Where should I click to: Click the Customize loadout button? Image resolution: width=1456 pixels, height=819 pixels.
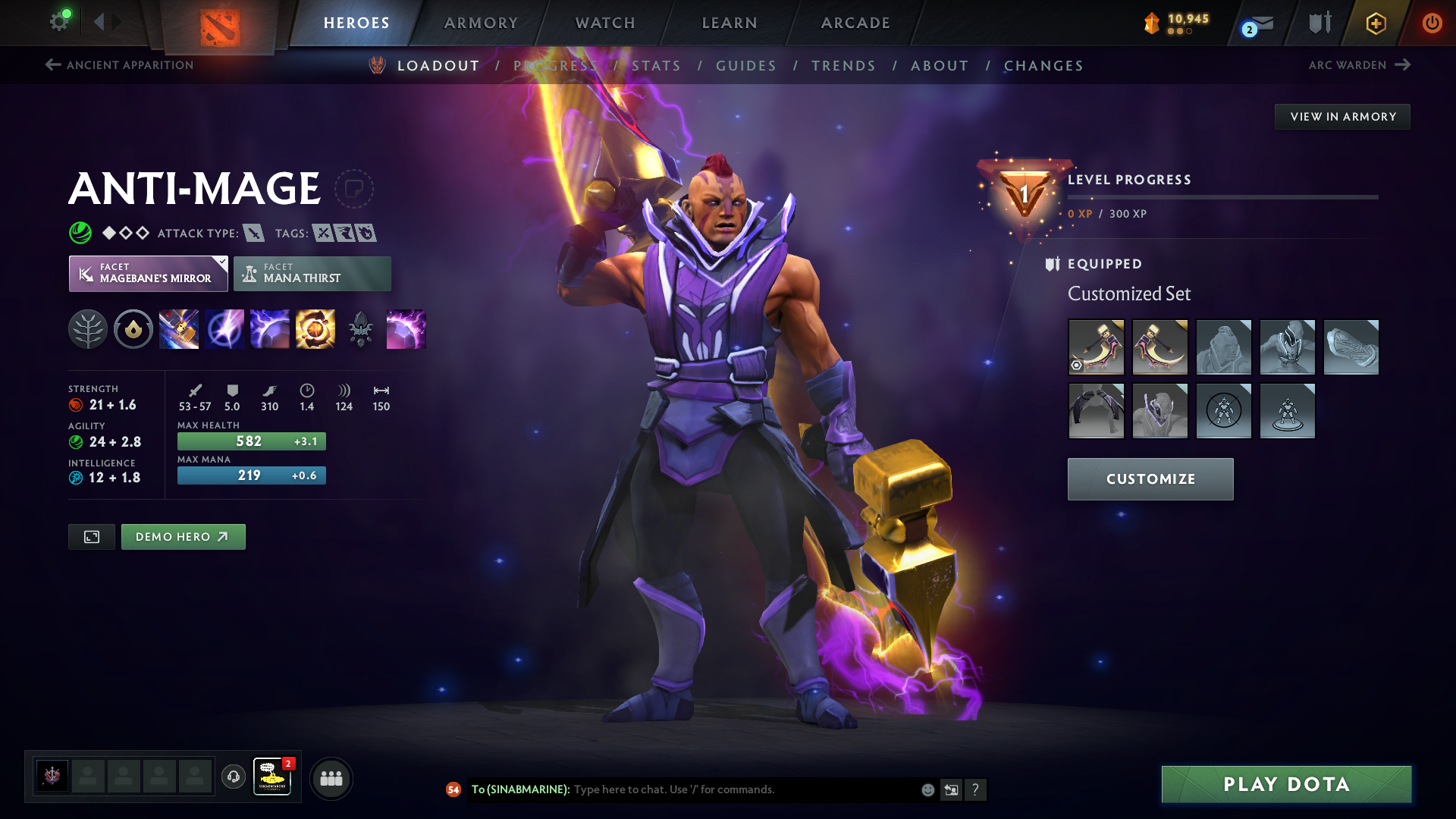click(x=1150, y=479)
